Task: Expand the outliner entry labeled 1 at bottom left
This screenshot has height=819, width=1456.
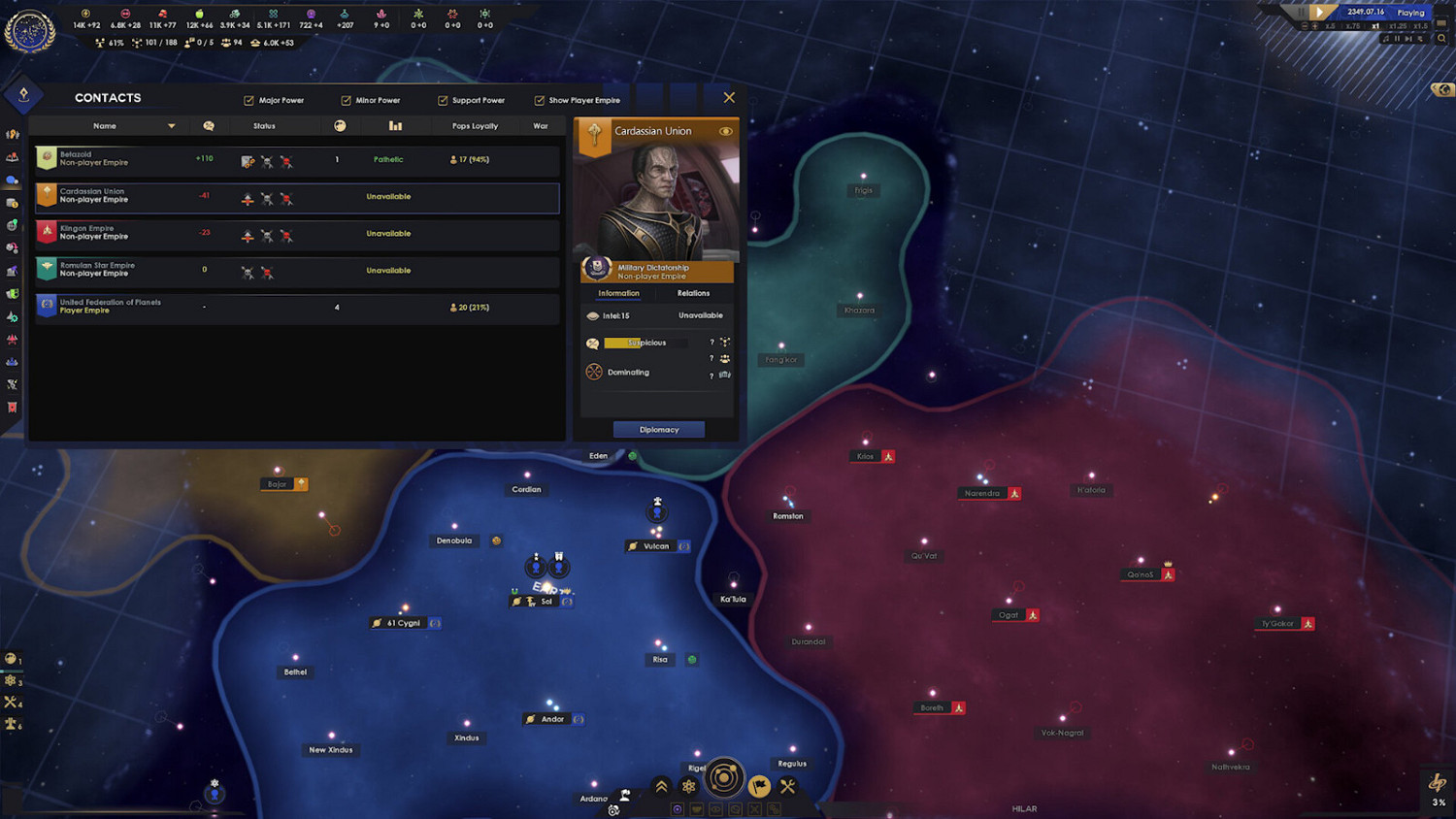Action: [14, 660]
